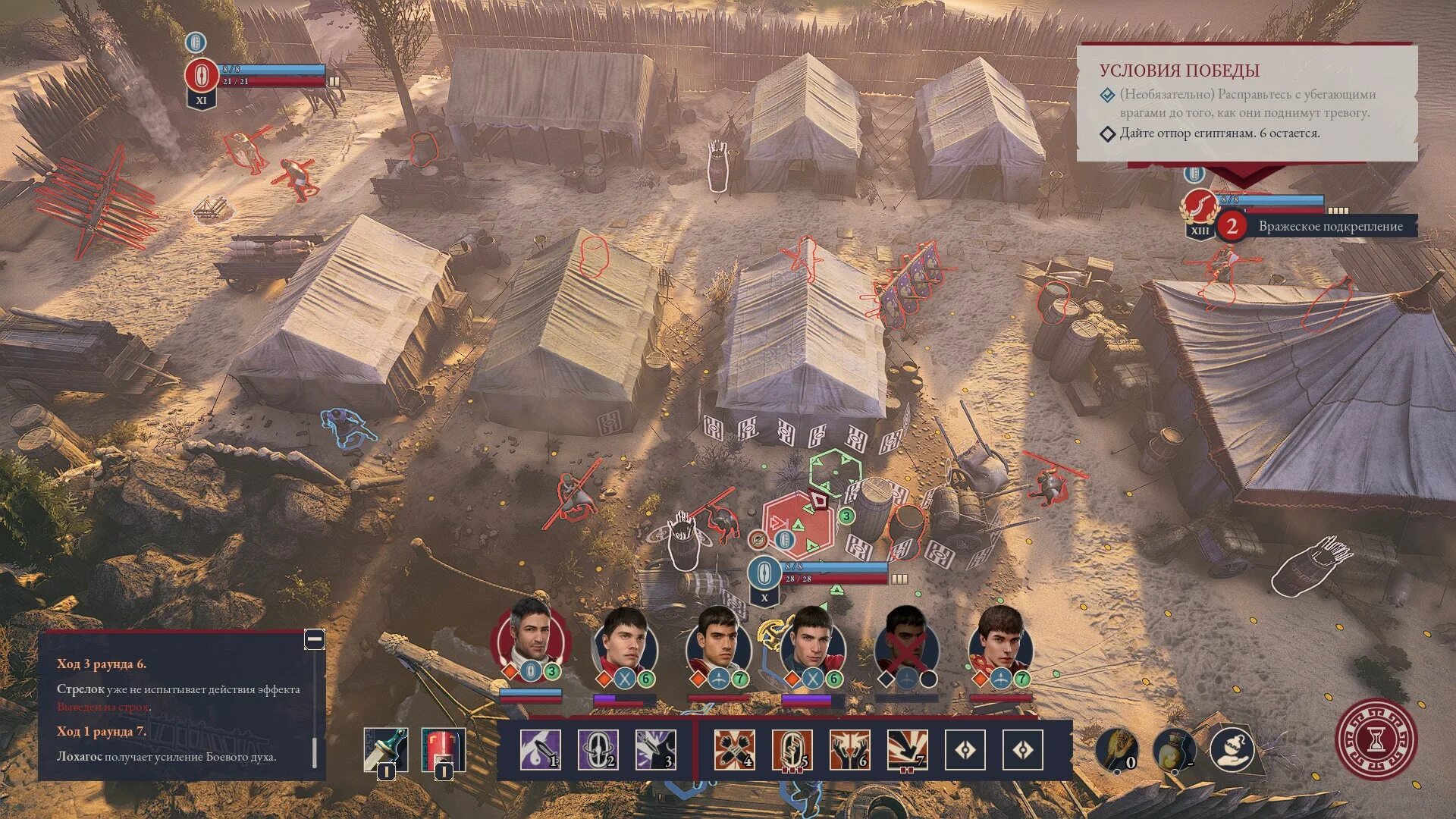Activate the sword strike ability numbered 1
The height and width of the screenshot is (819, 1456).
[541, 749]
